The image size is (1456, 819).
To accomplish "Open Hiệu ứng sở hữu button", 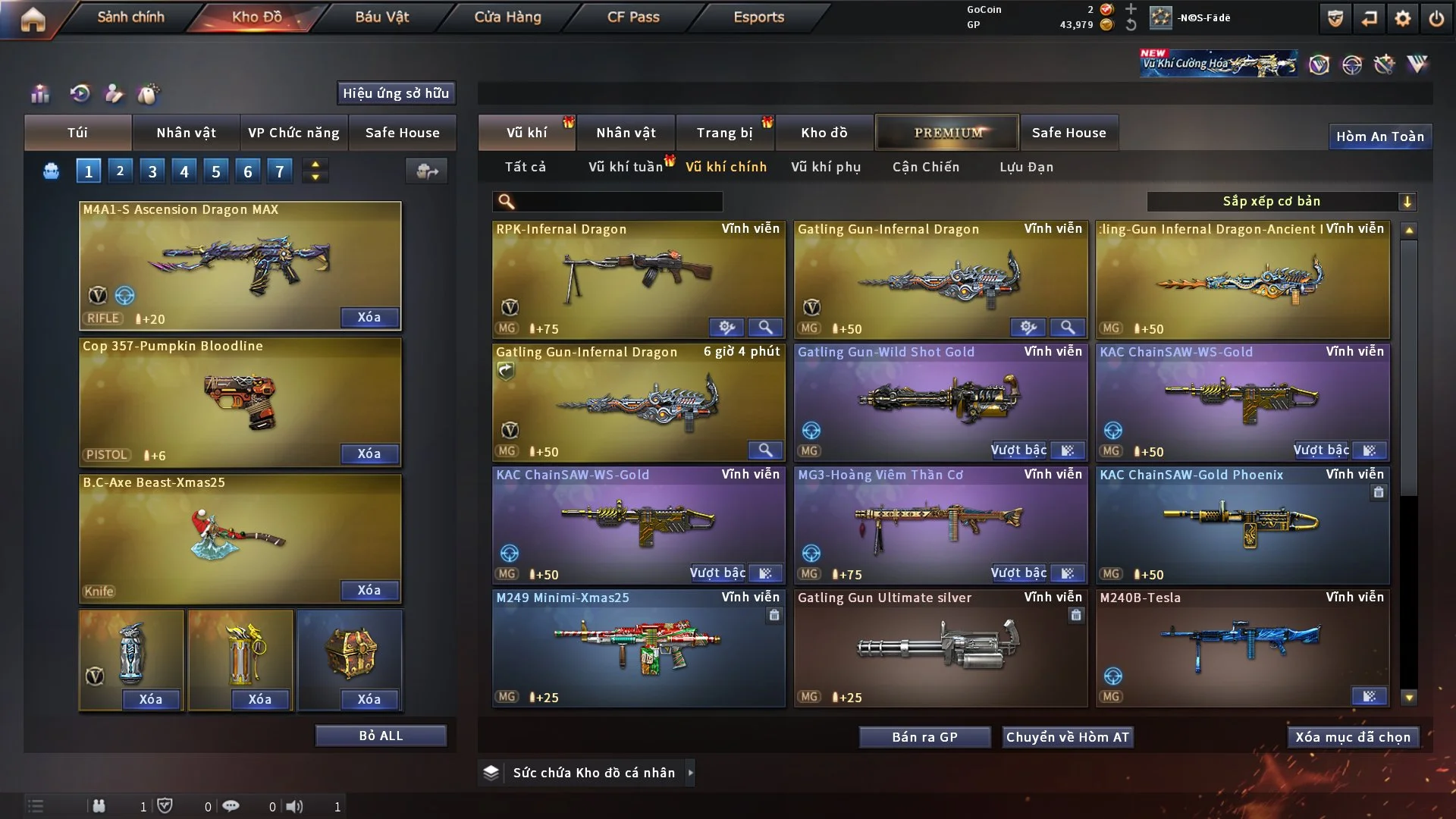I will (396, 93).
